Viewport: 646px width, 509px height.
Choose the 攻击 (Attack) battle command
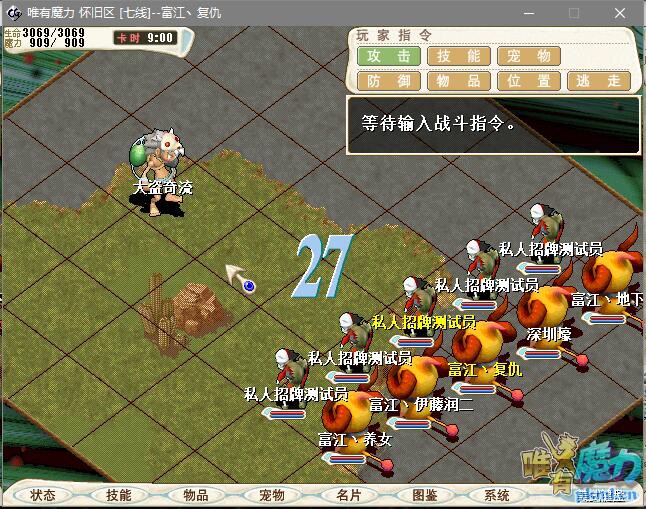pyautogui.click(x=389, y=56)
